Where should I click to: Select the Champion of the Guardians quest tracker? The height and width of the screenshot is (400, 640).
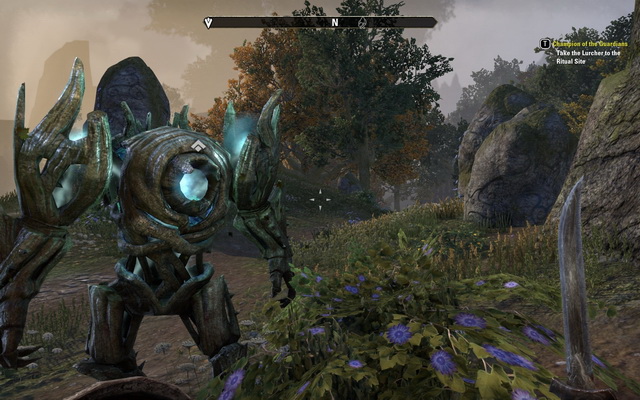(x=592, y=43)
